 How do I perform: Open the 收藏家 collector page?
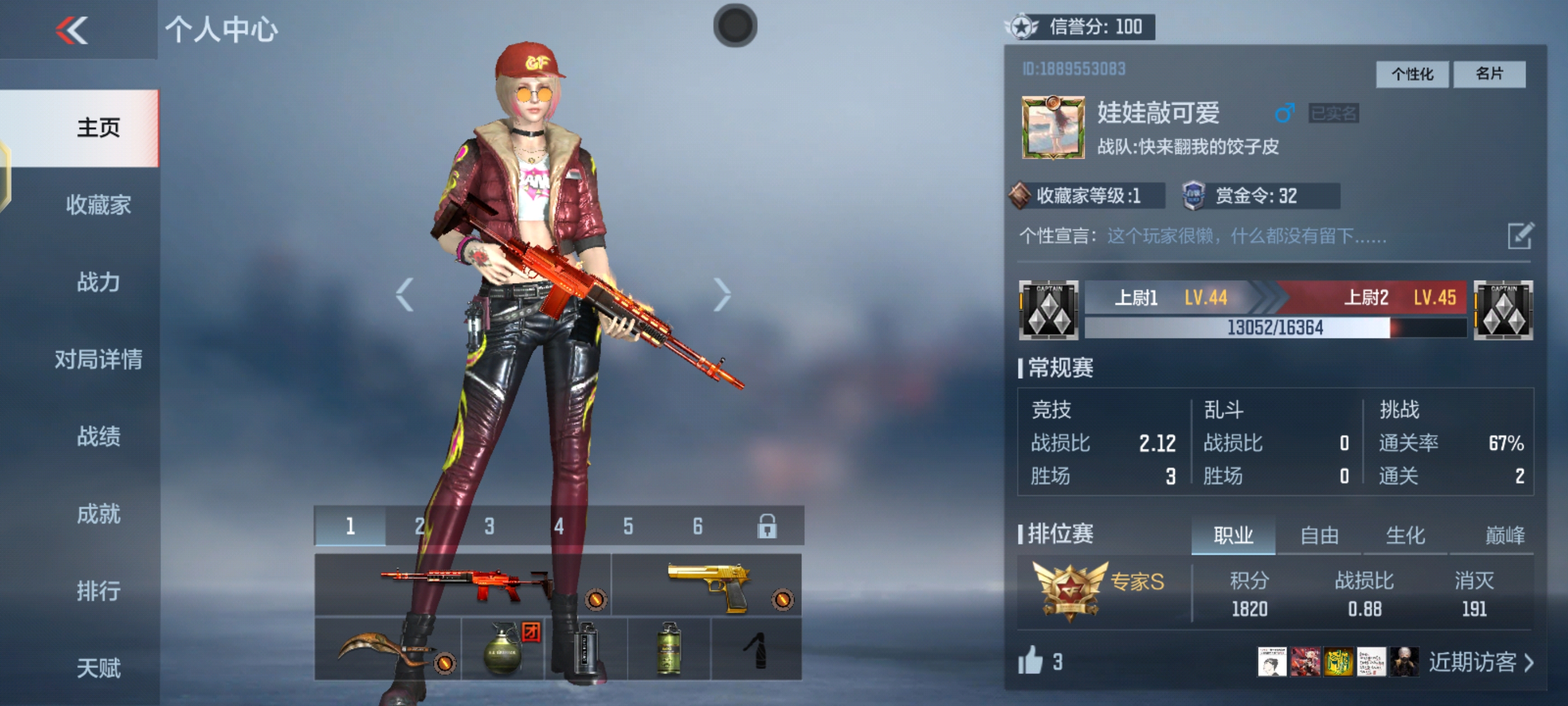[x=98, y=205]
